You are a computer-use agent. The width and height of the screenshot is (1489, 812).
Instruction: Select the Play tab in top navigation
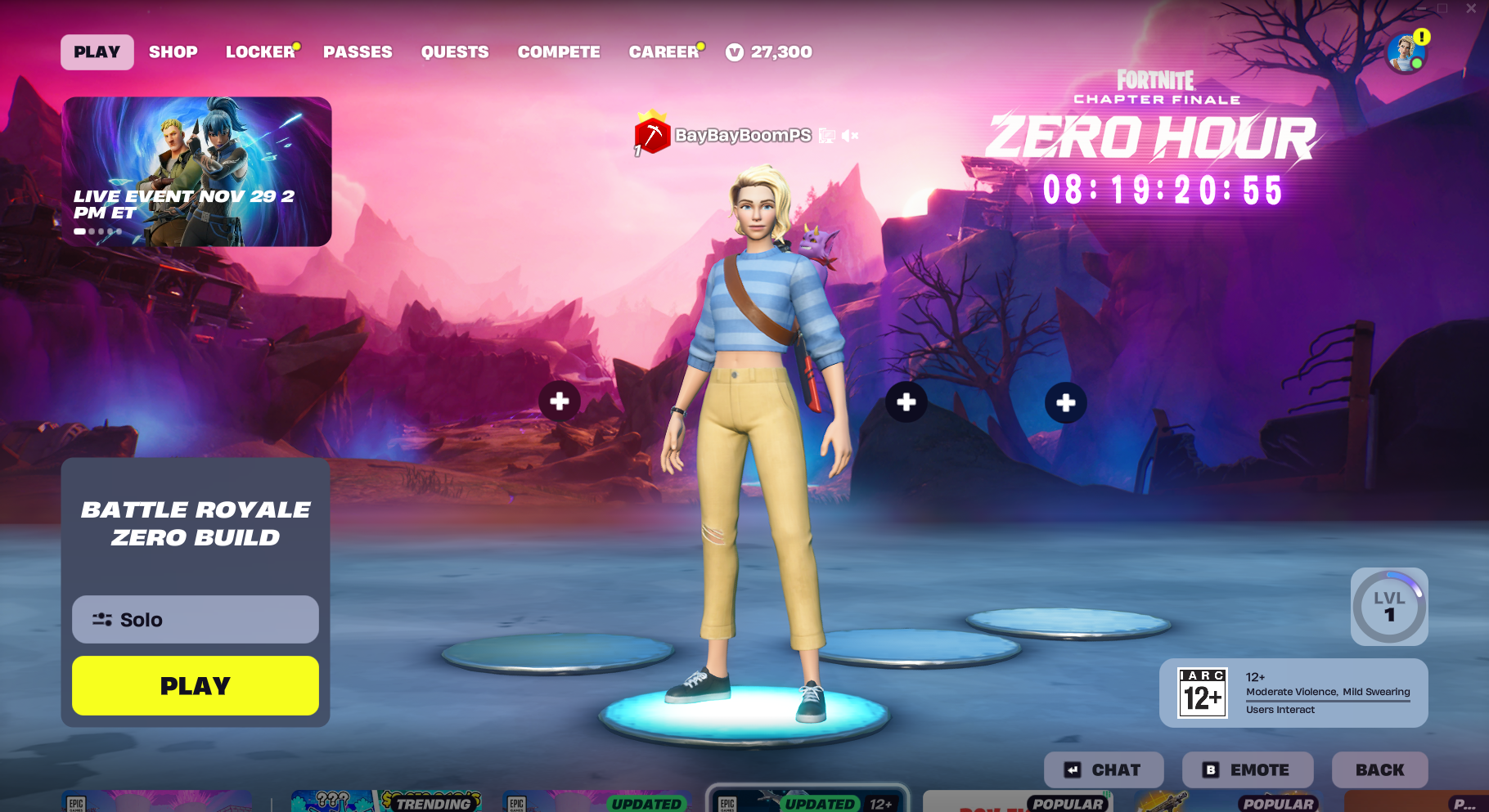tap(97, 52)
